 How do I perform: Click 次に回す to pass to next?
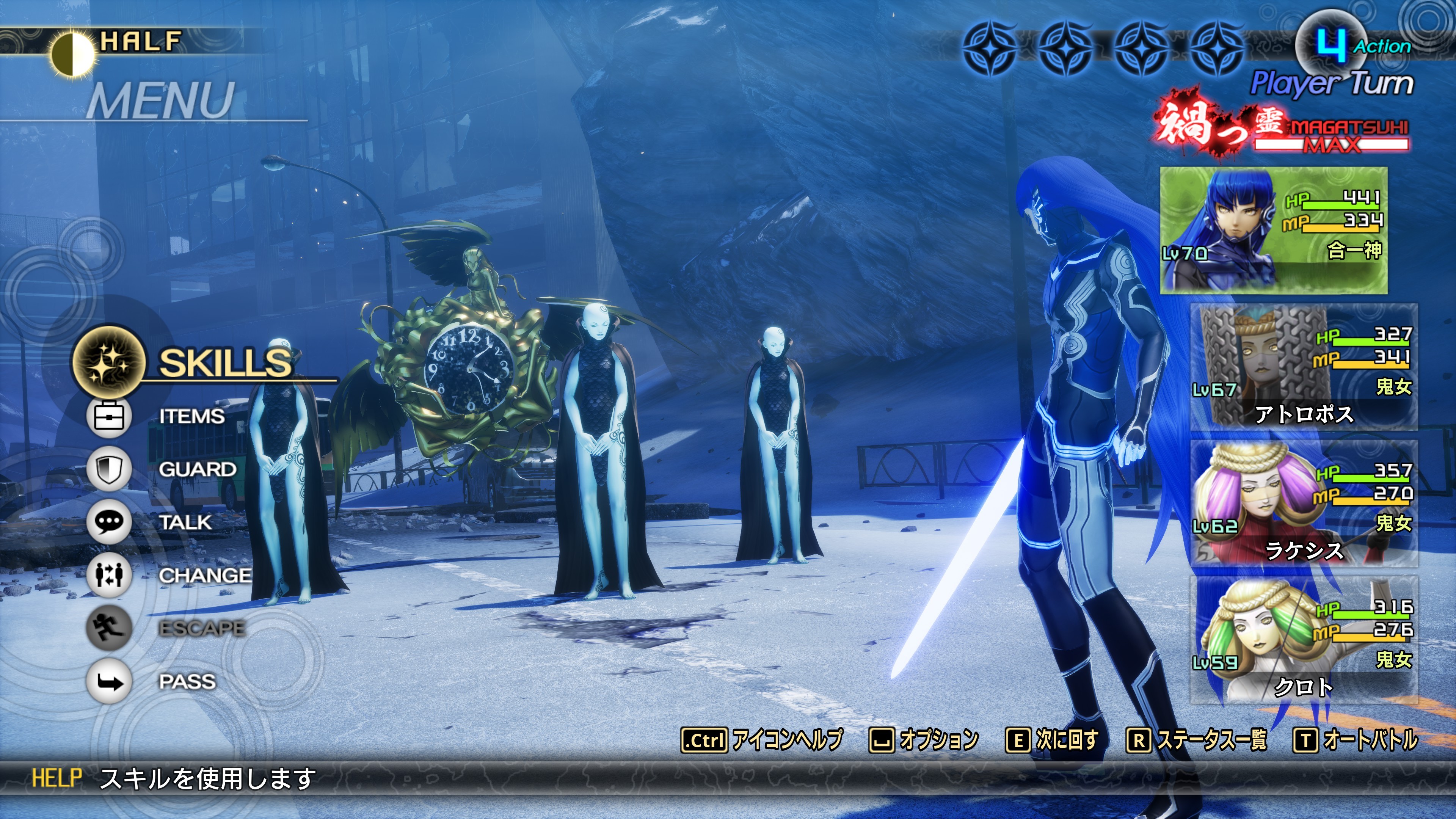tap(1053, 740)
